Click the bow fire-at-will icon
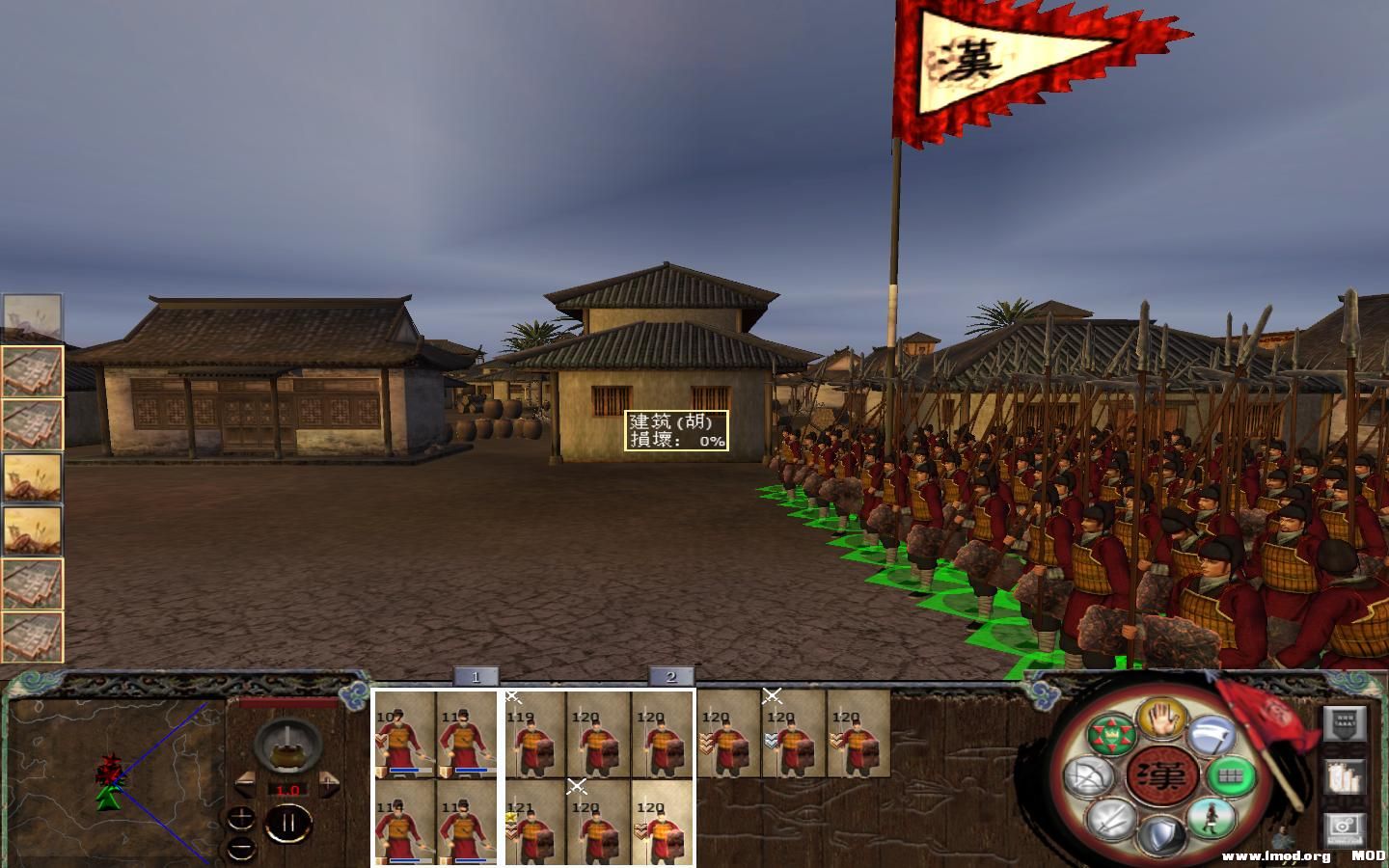 [x=1090, y=774]
